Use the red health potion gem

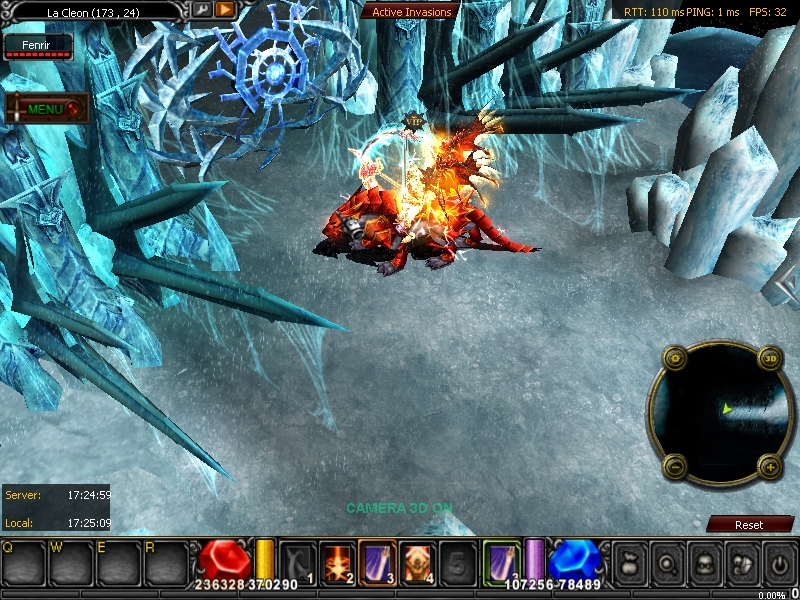pyautogui.click(x=224, y=560)
